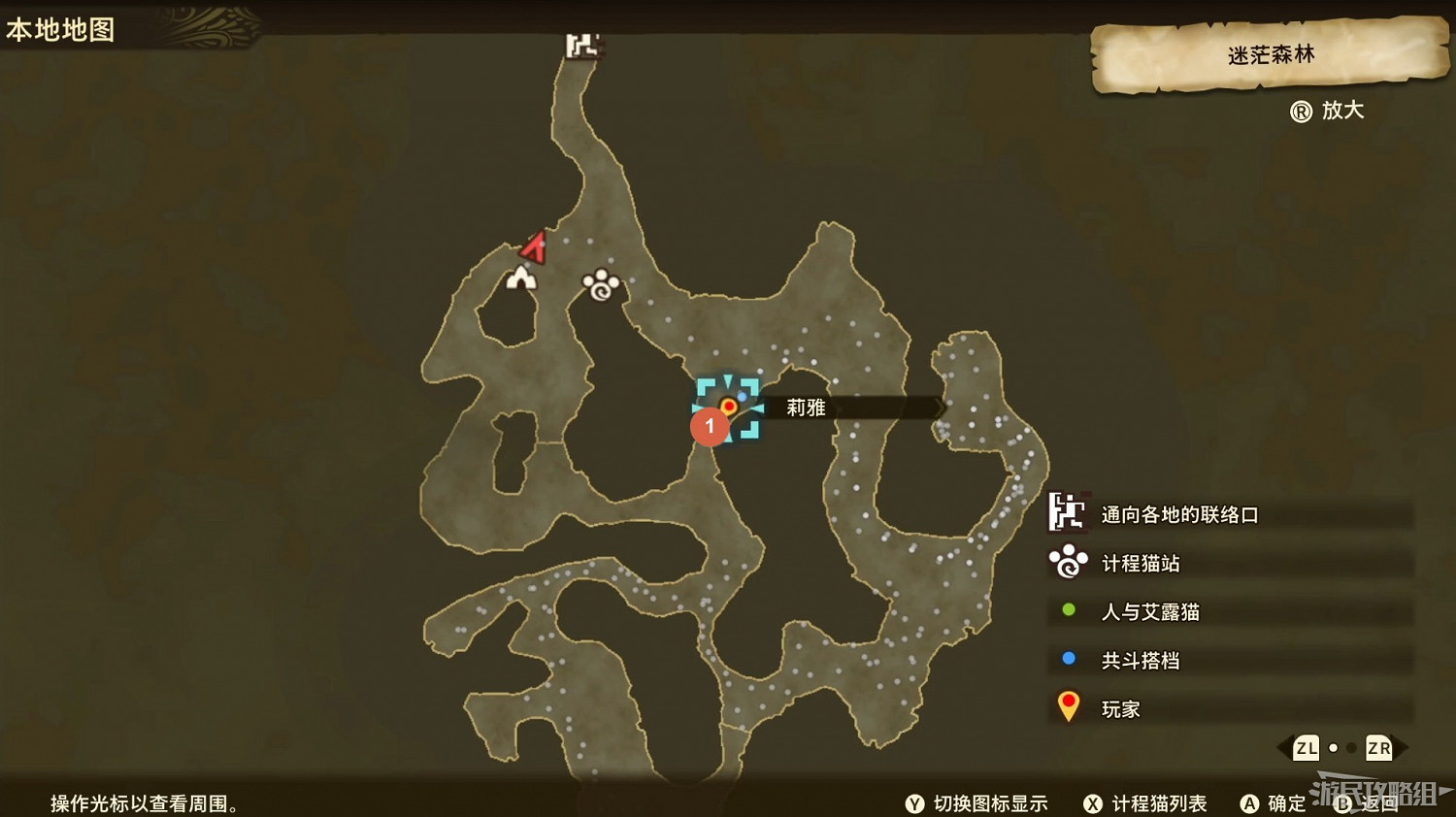This screenshot has width=1456, height=817.
Task: Click the camp tent icon on the map
Action: 519,280
